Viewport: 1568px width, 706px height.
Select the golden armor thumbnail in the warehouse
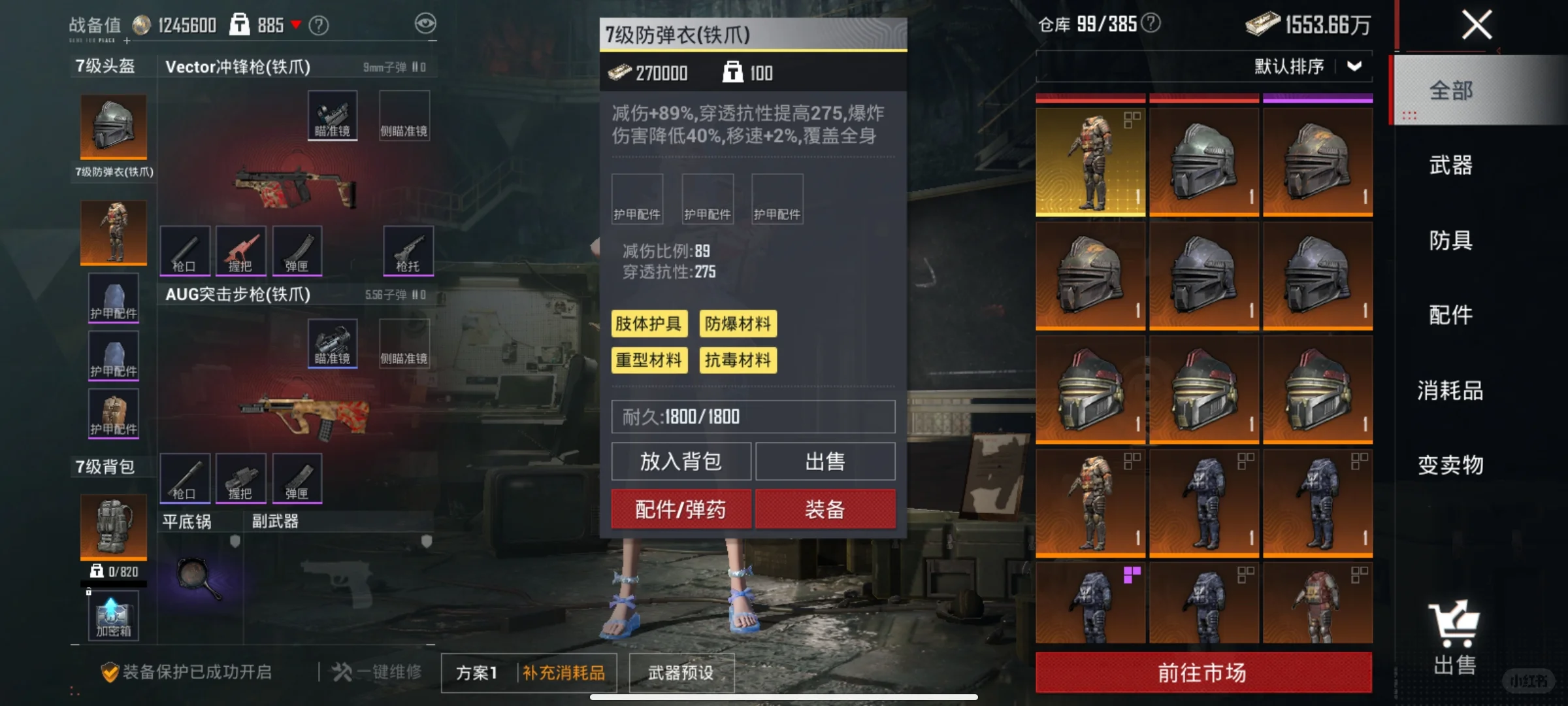coord(1090,162)
